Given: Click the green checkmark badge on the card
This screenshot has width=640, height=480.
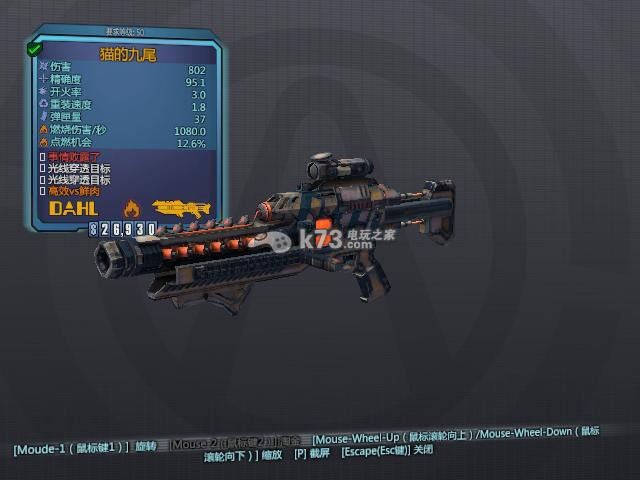Looking at the screenshot, I should pos(34,47).
